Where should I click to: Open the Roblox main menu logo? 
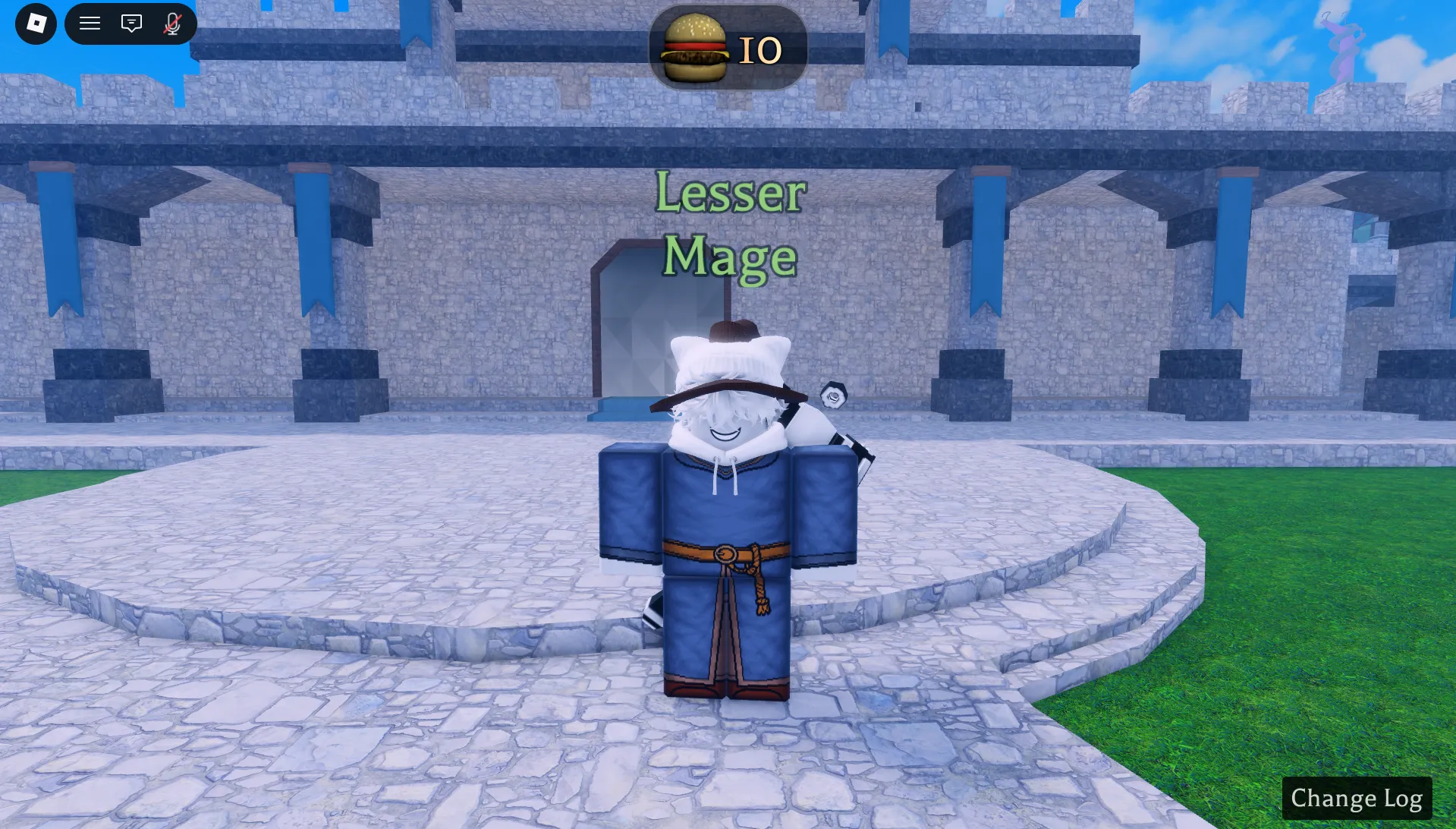pos(35,24)
